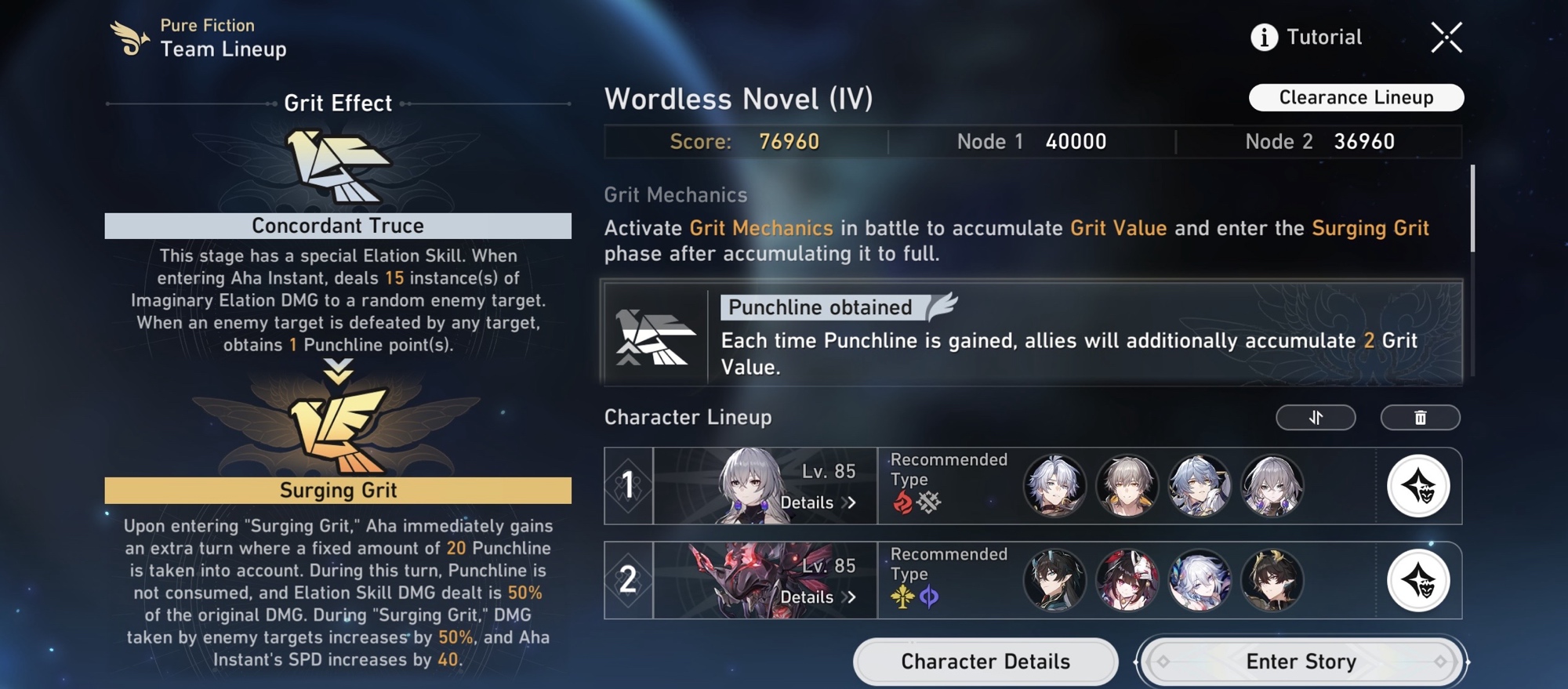1568x689 pixels.
Task: Open team 1 buff selection icon
Action: coord(1418,486)
